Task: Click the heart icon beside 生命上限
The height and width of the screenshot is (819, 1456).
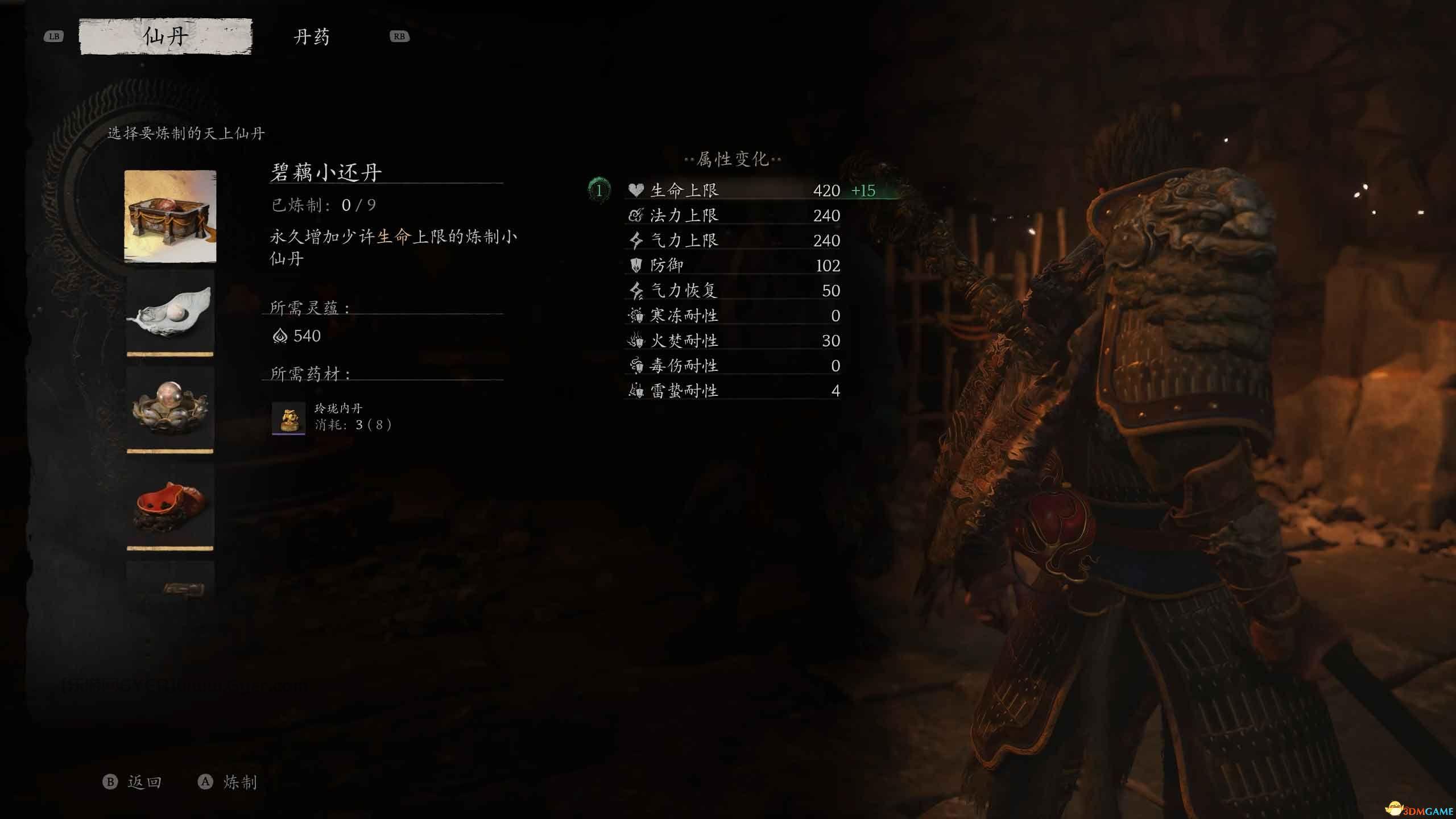Action: coord(637,190)
